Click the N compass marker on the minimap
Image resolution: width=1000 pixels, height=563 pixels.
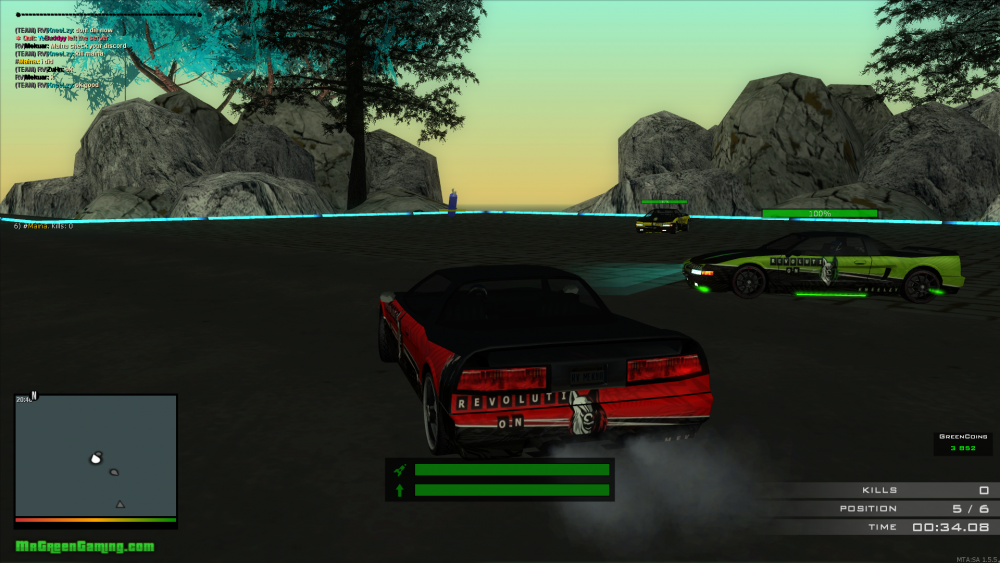pyautogui.click(x=34, y=395)
